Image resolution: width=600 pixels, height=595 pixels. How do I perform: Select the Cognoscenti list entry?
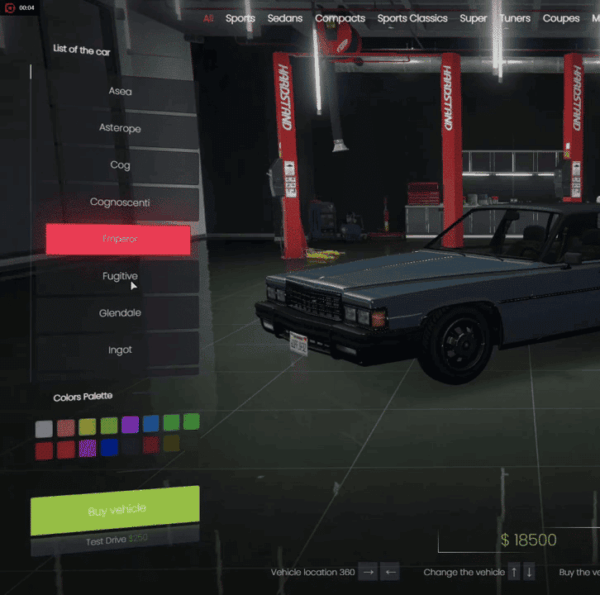coord(120,202)
